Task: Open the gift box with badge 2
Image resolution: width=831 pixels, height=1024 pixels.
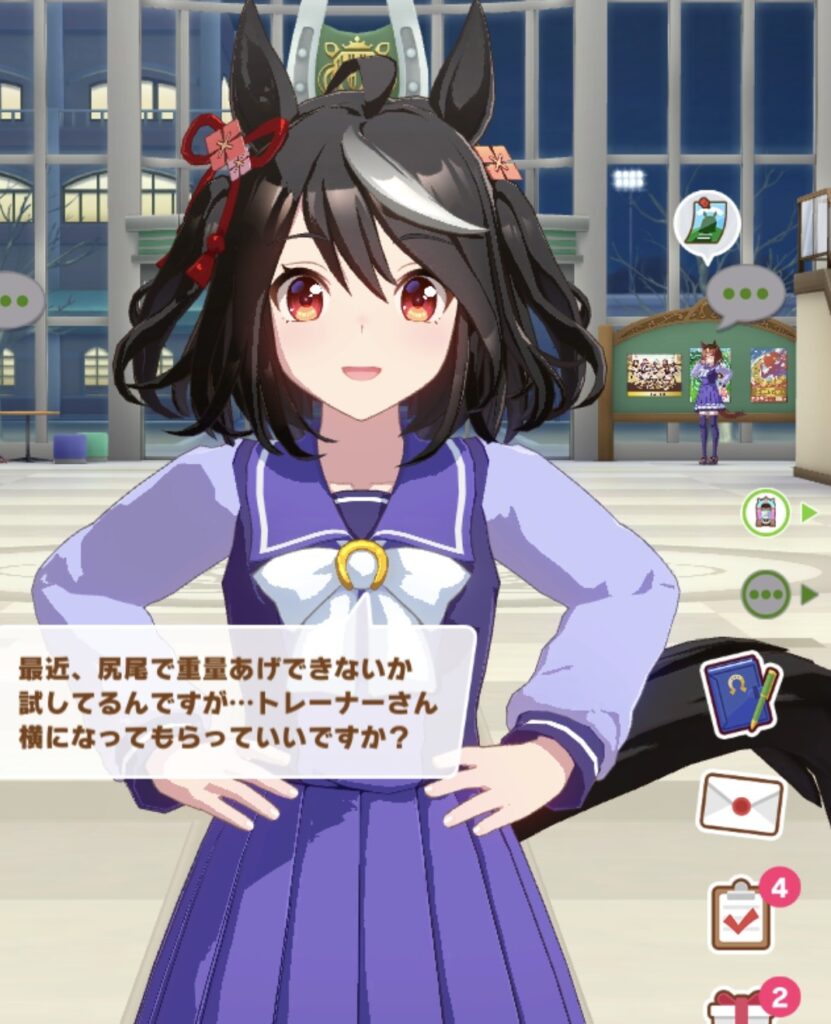Action: tap(740, 1004)
